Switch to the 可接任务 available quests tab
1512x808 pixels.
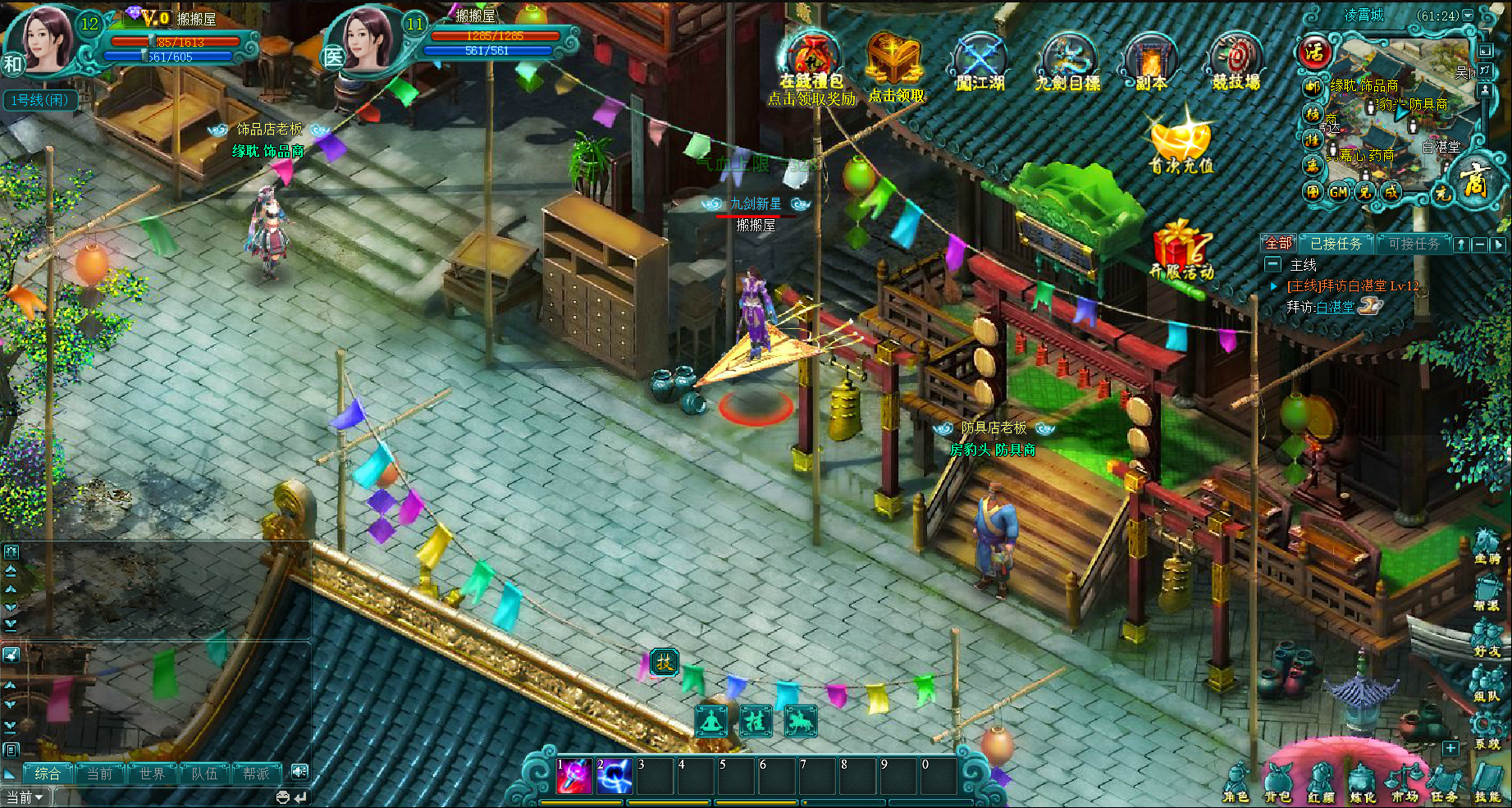(1414, 244)
